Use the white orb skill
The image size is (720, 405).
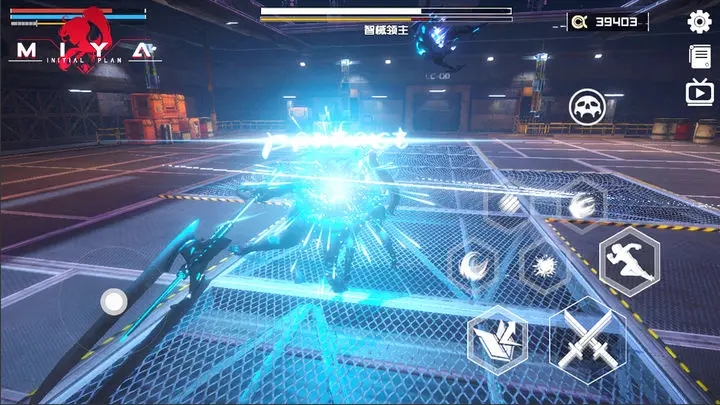pyautogui.click(x=509, y=205)
